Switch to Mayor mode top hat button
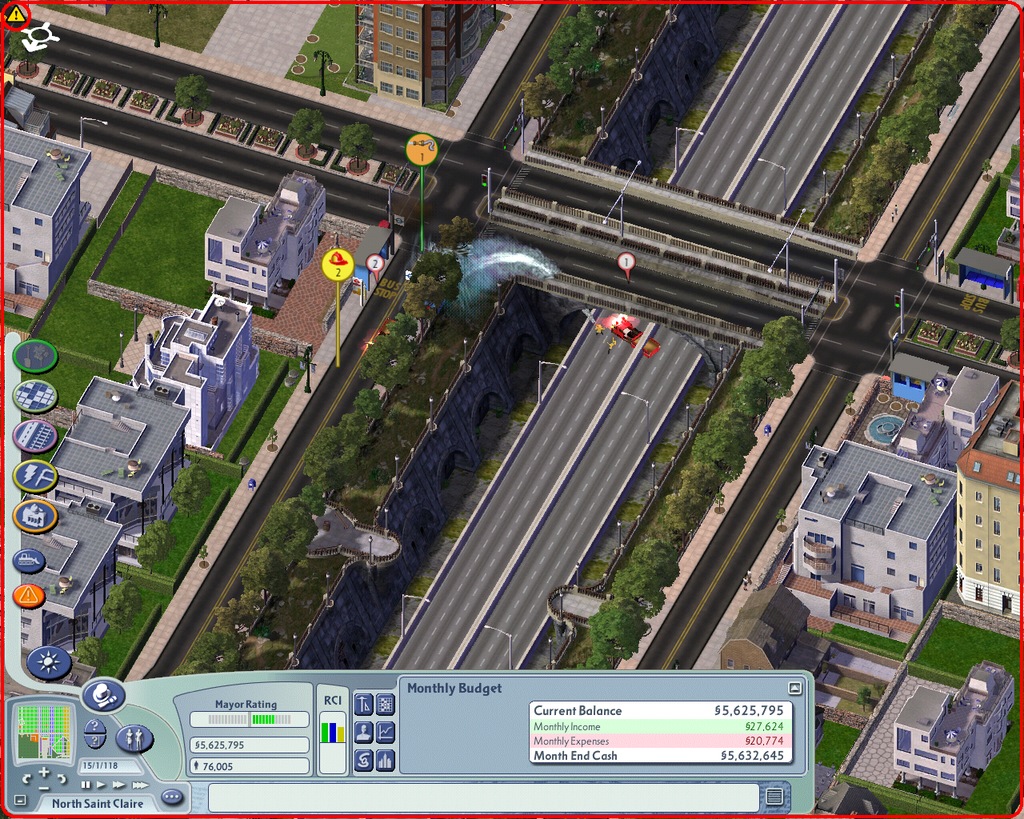The width and height of the screenshot is (1024, 819). (103, 693)
